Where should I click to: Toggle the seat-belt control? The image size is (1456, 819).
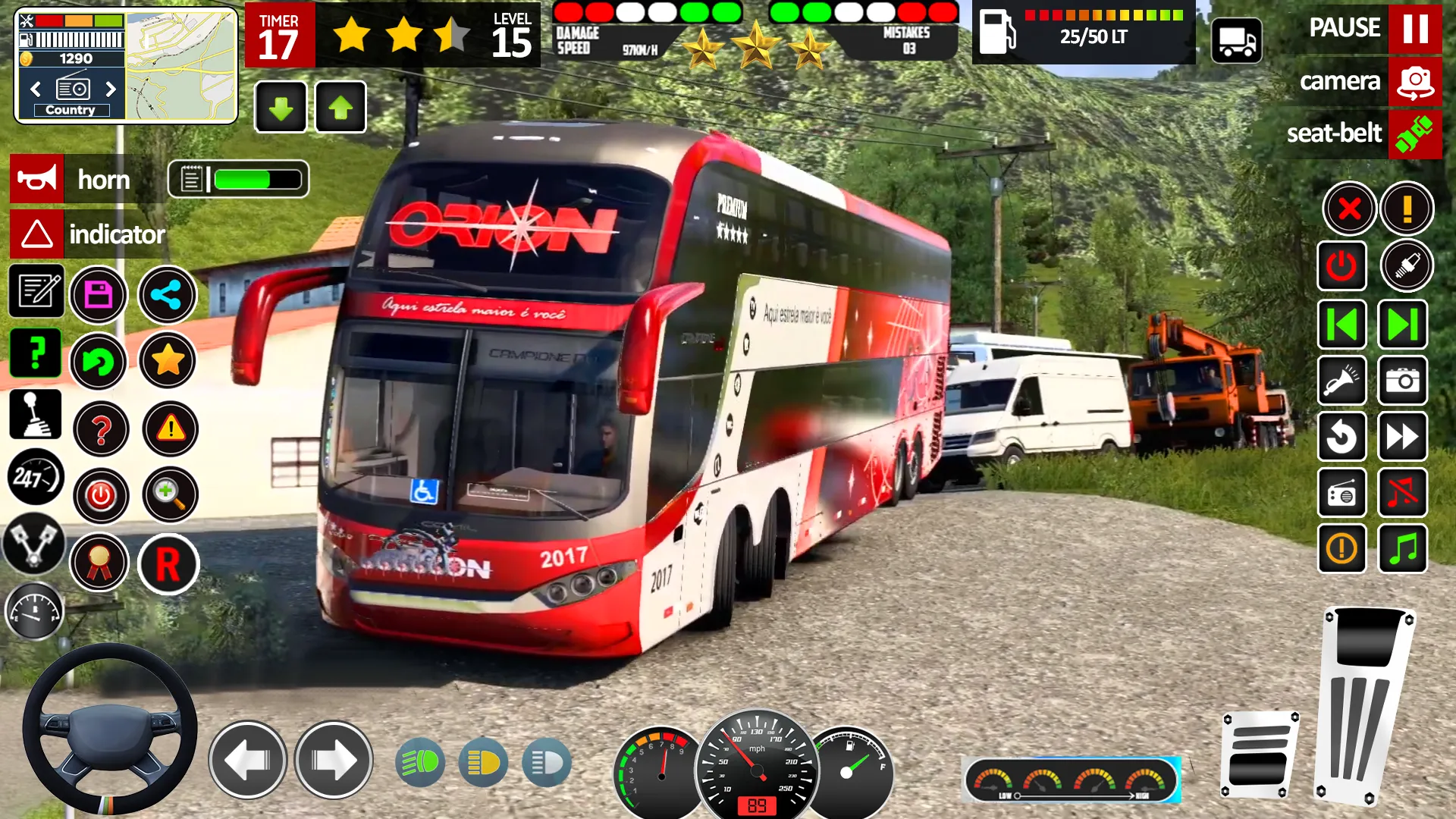(x=1415, y=133)
